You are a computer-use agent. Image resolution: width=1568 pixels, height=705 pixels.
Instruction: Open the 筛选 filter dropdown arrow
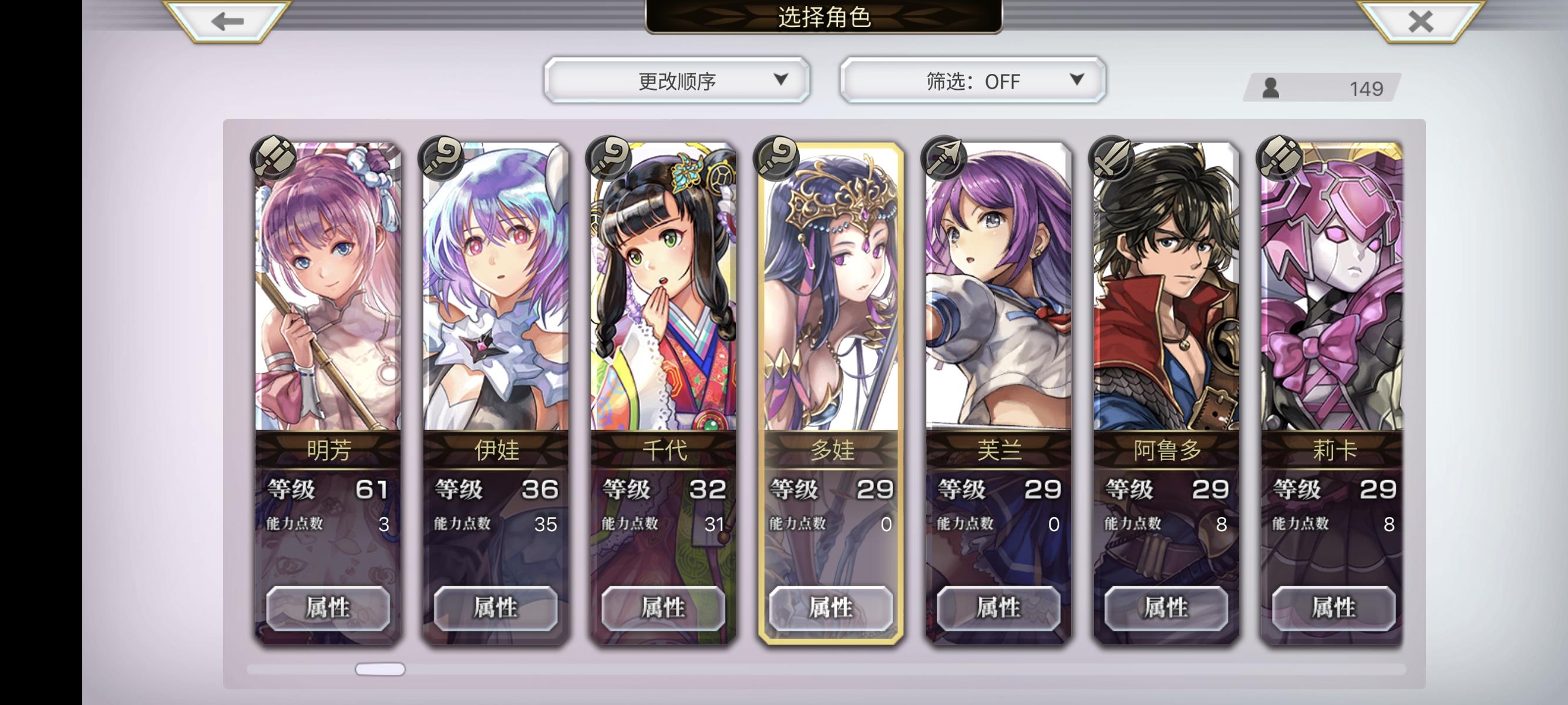1076,80
